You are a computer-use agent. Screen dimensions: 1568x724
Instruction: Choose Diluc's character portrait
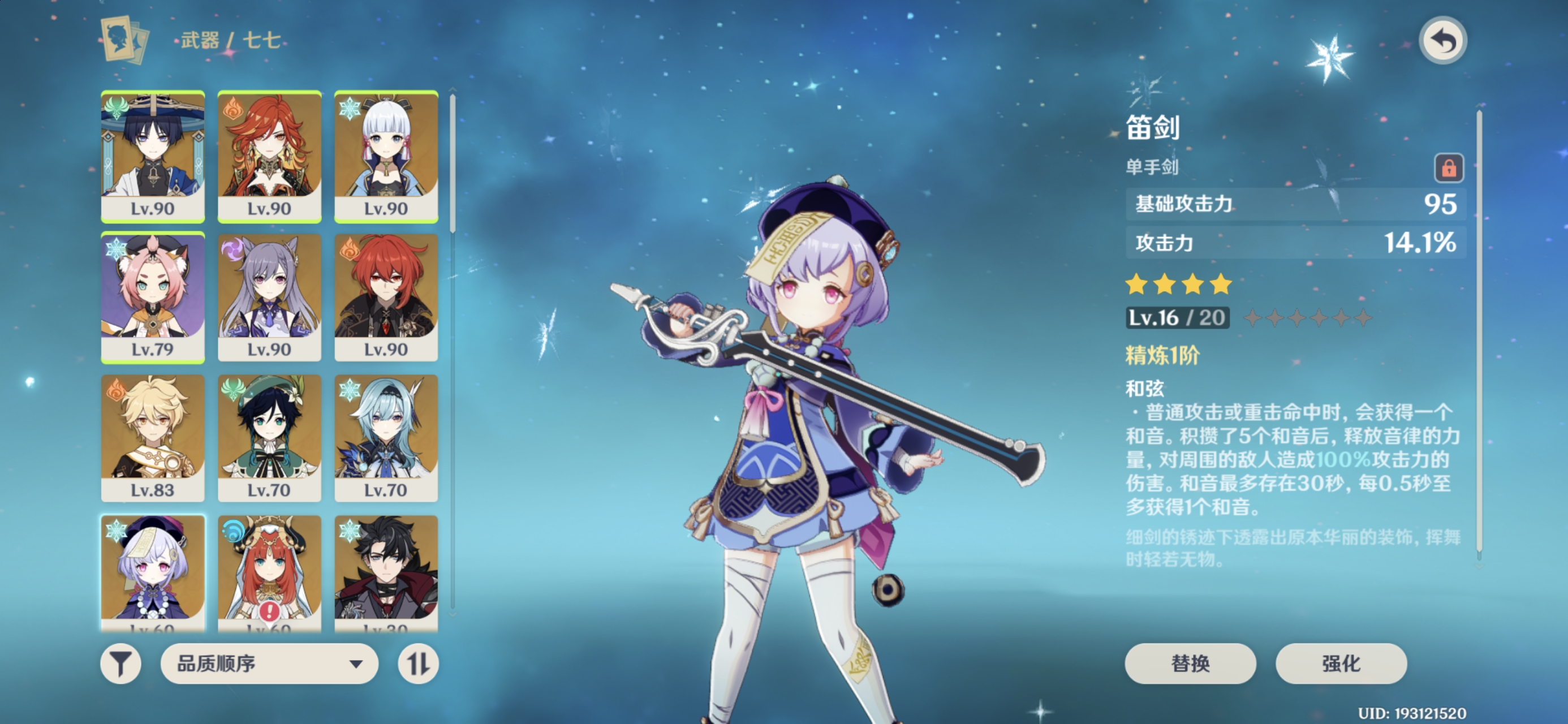click(x=386, y=297)
